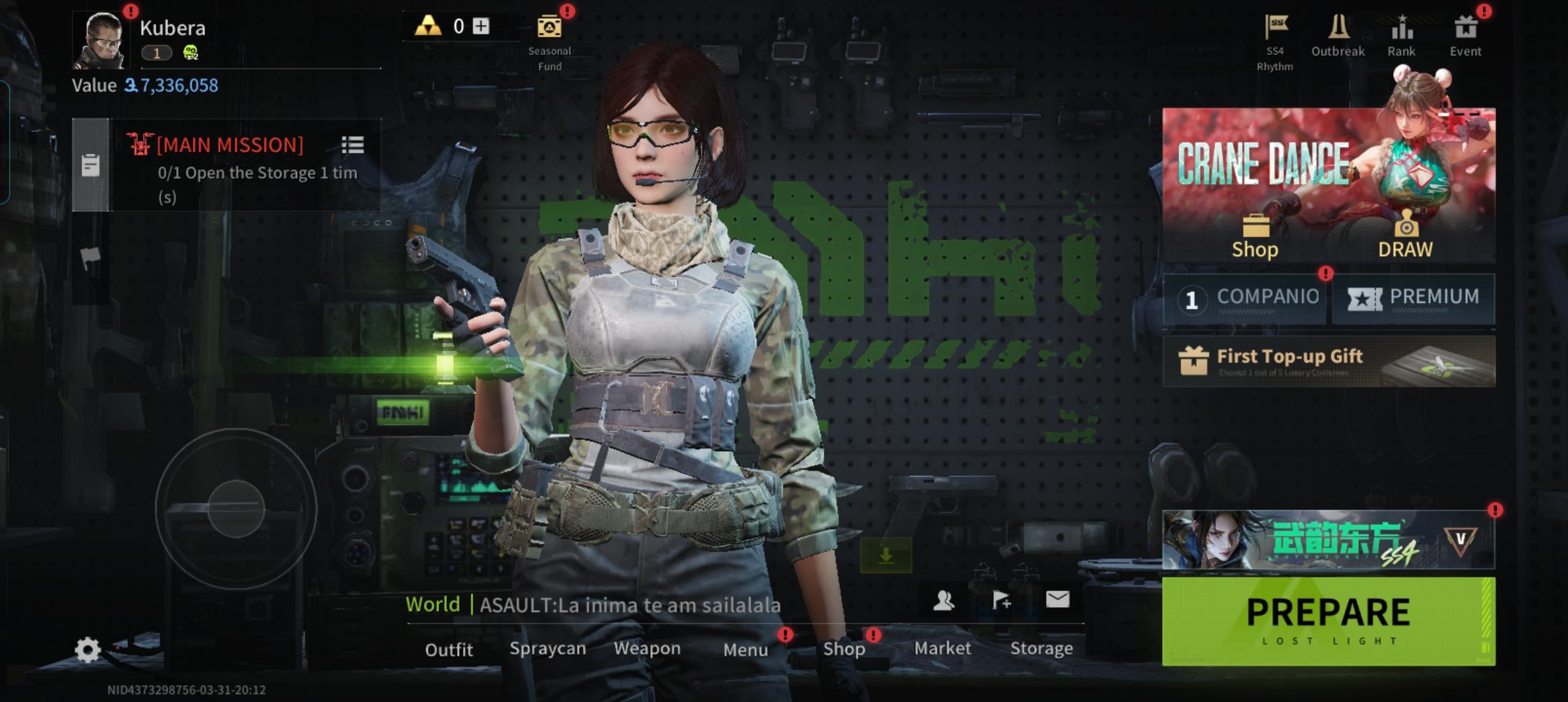Open the Outbreak mode

1338,37
